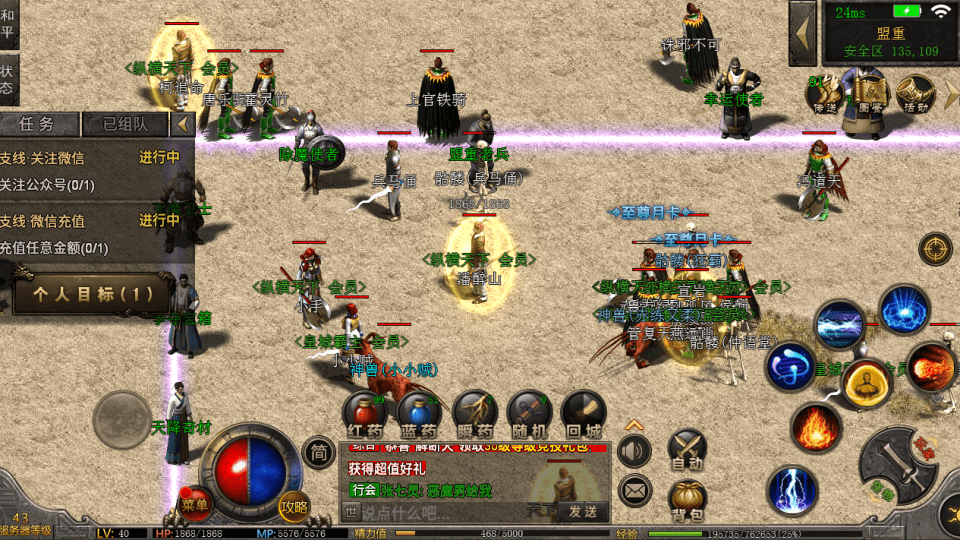Open the 菜单 menu button
Image resolution: width=960 pixels, height=540 pixels.
tap(195, 505)
